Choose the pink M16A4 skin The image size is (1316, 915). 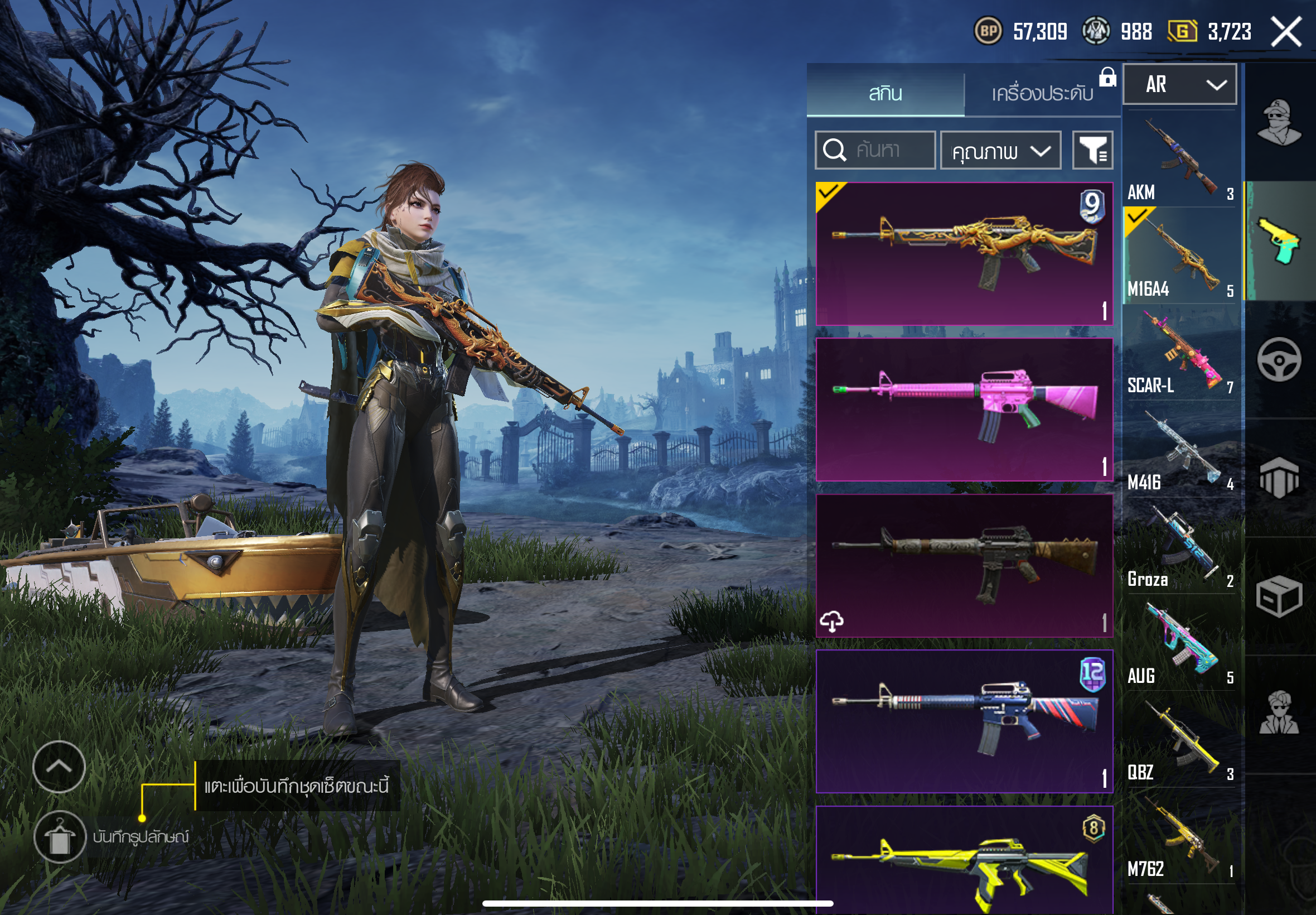pos(964,410)
